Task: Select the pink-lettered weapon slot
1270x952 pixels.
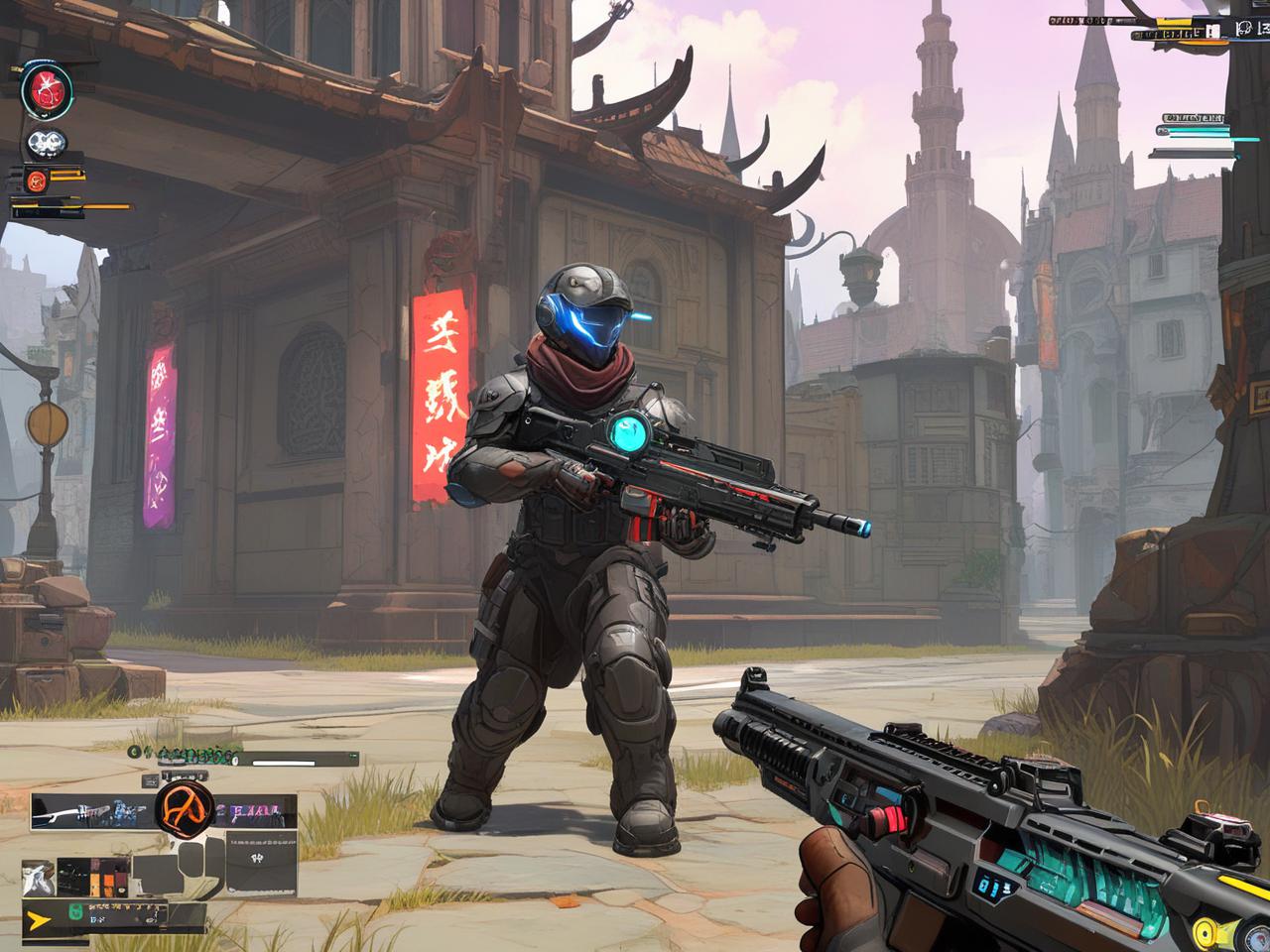Action: 254,812
